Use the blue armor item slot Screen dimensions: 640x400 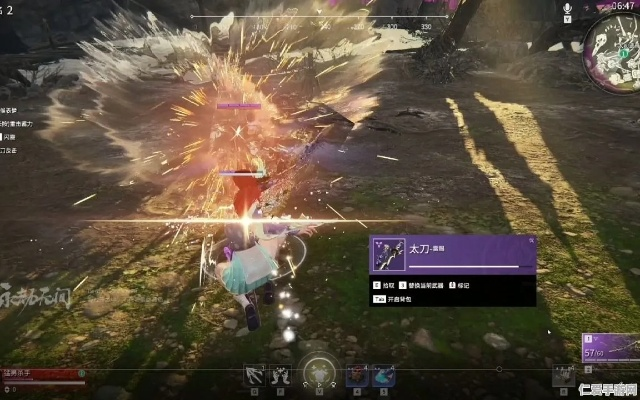pyautogui.click(x=384, y=376)
